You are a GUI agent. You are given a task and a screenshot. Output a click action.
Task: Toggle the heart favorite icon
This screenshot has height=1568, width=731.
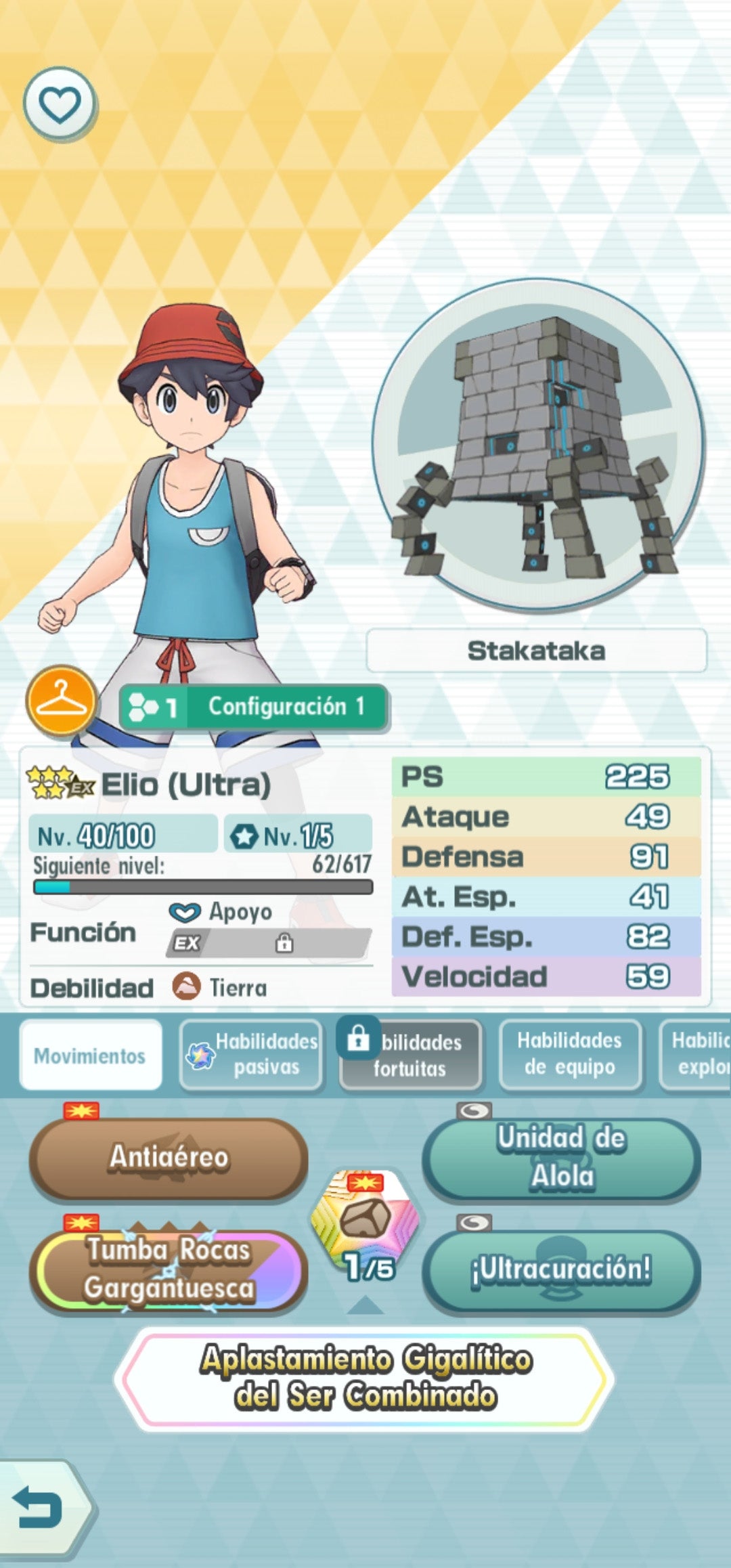pos(60,104)
